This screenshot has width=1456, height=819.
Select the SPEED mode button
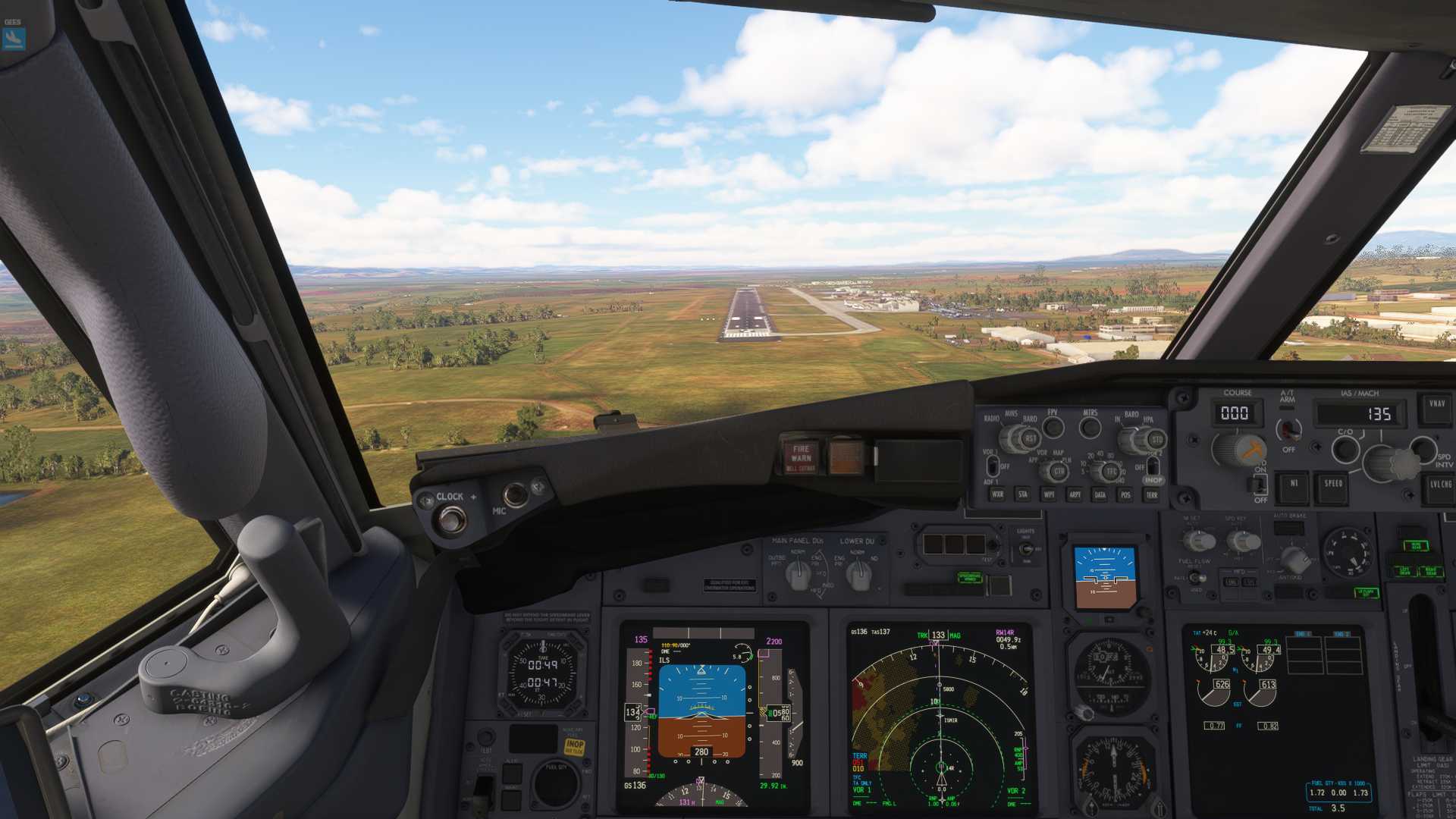click(1333, 485)
